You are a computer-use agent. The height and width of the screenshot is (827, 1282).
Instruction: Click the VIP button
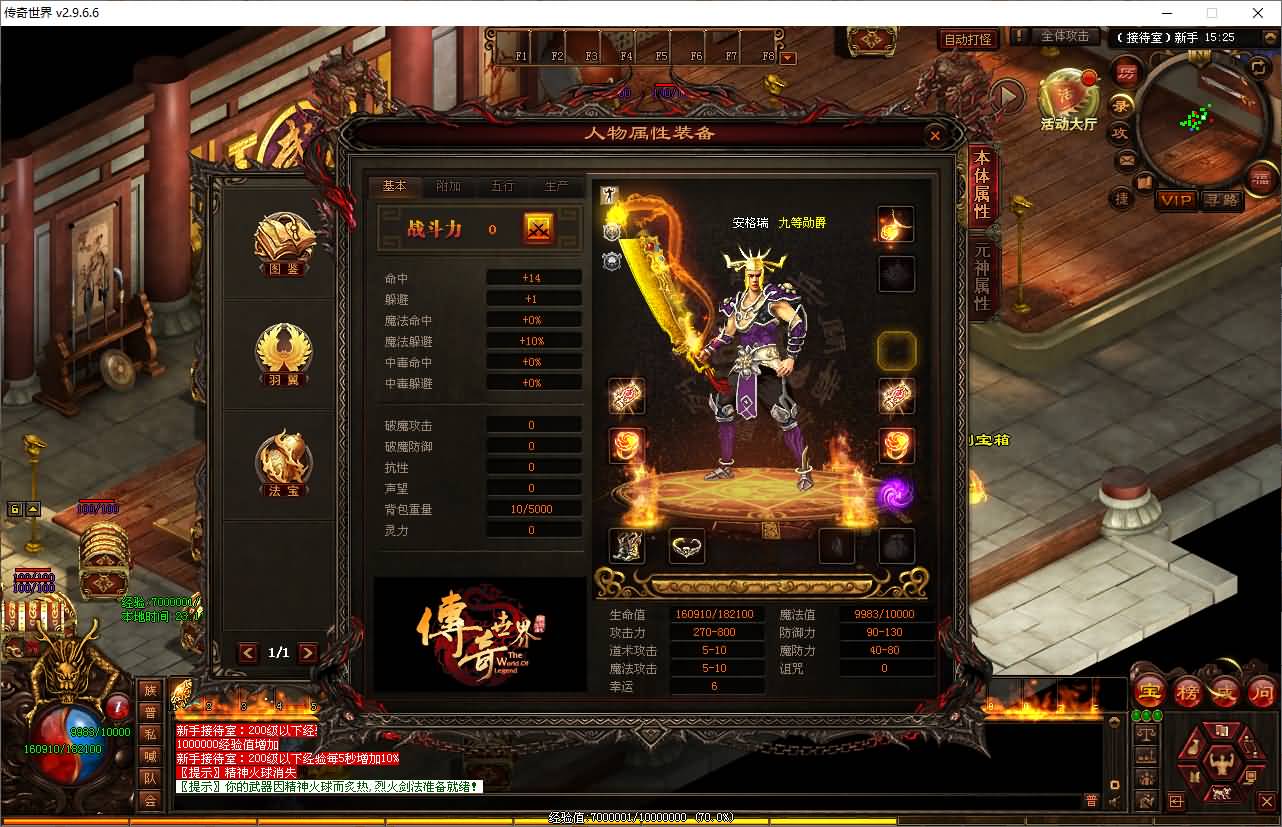click(x=1177, y=201)
